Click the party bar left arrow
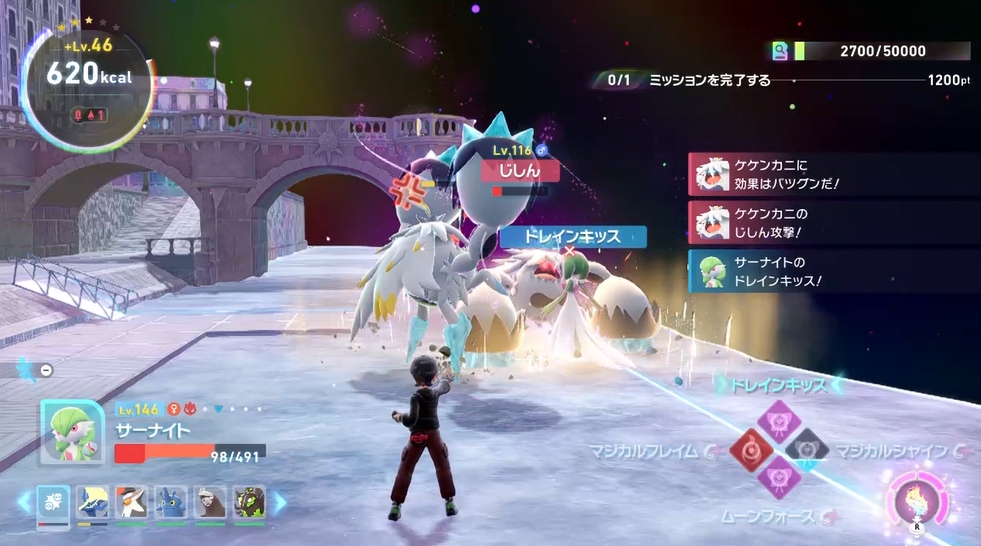 click(24, 502)
